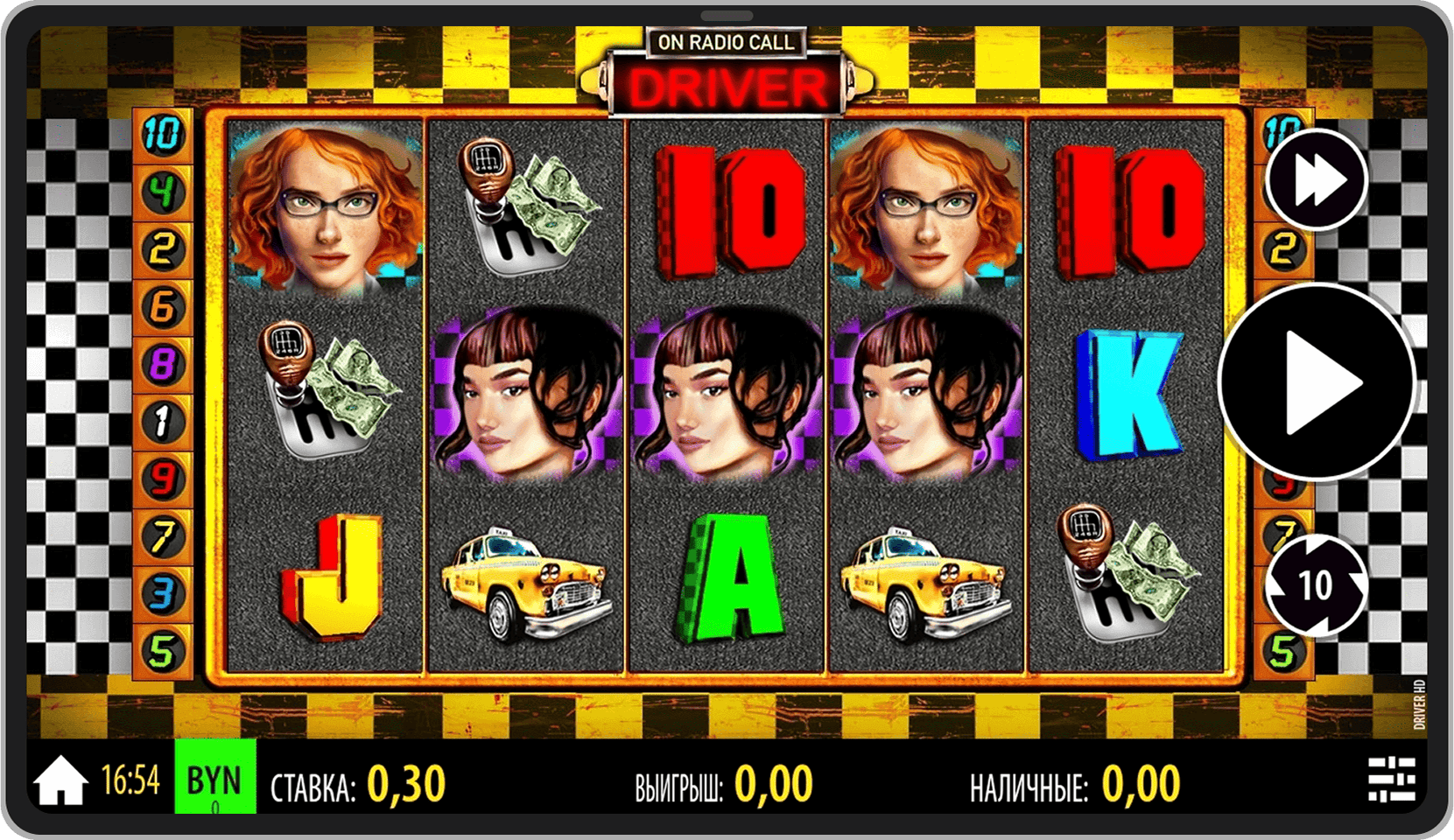Go to the home screen via house icon
Screen dimensions: 1454x840
60,780
